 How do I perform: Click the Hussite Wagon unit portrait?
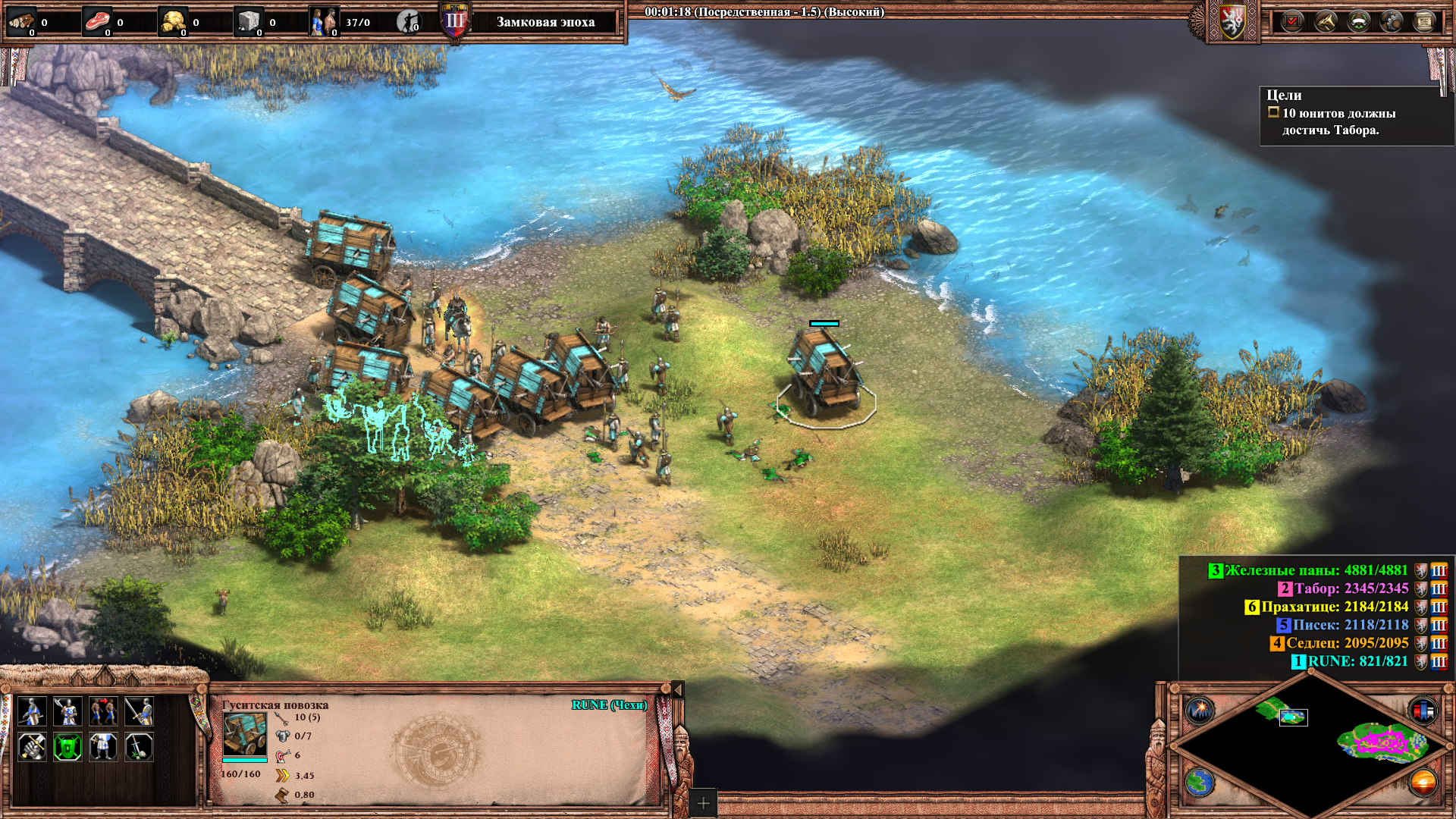pos(244,733)
